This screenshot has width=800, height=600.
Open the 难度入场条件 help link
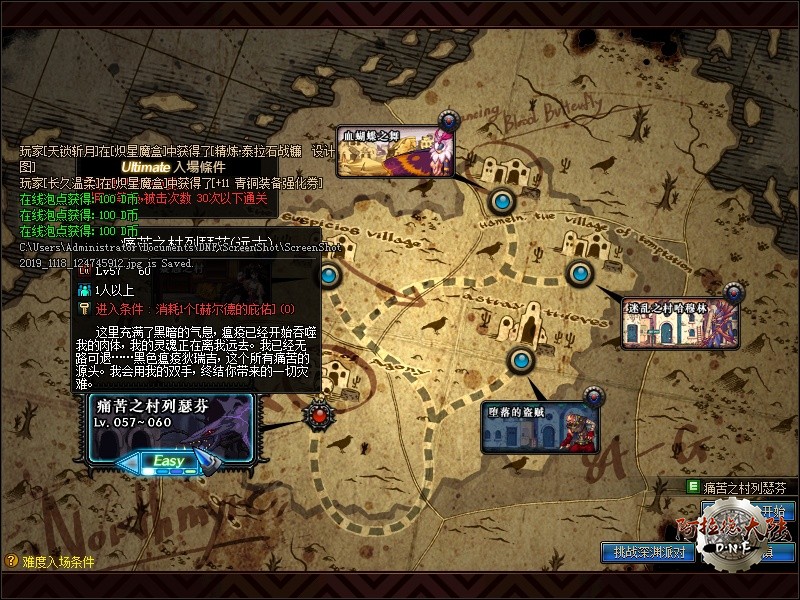click(50, 562)
